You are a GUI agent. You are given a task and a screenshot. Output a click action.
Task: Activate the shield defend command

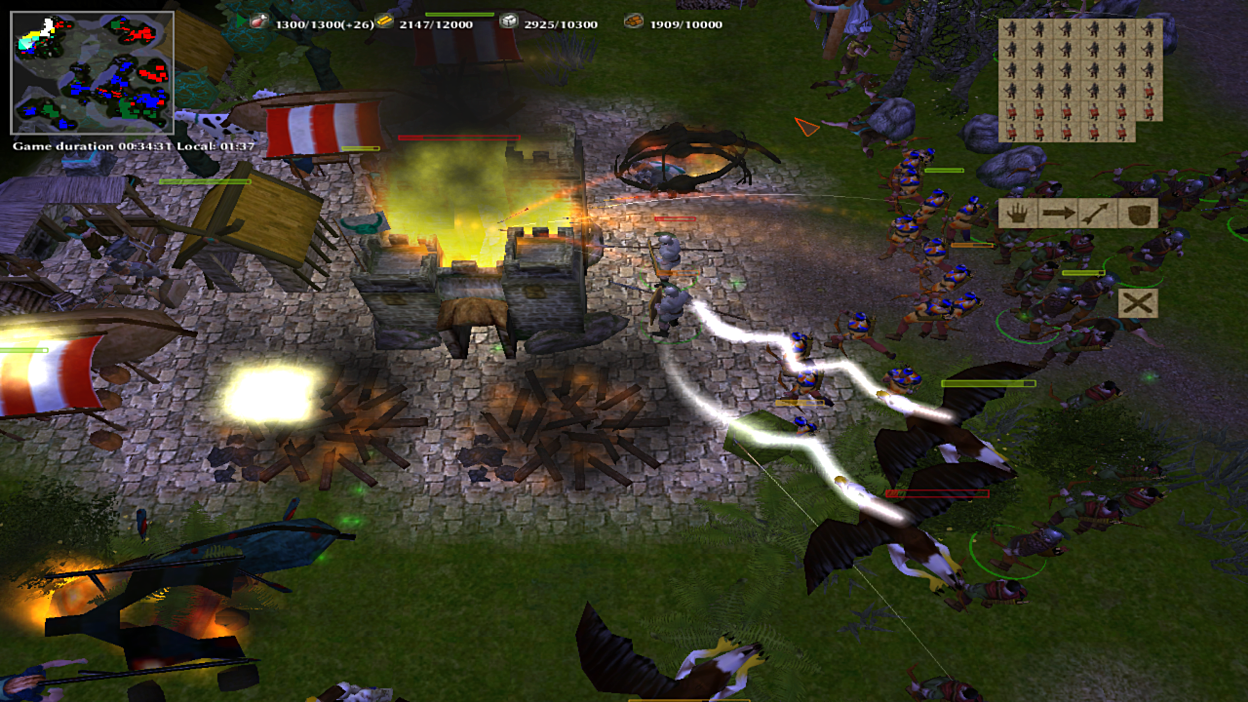coord(1138,213)
